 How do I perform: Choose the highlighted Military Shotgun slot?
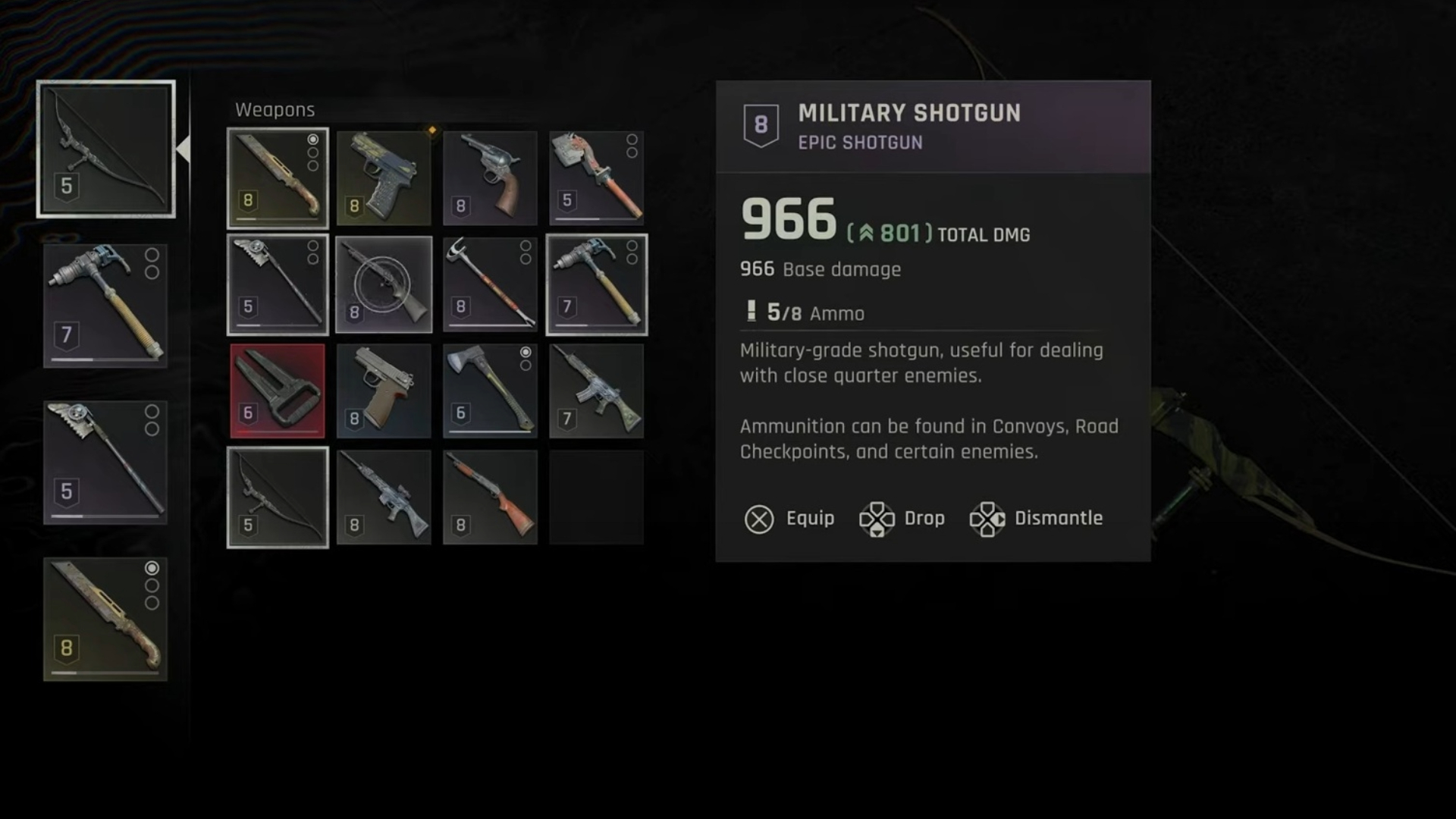tap(384, 284)
